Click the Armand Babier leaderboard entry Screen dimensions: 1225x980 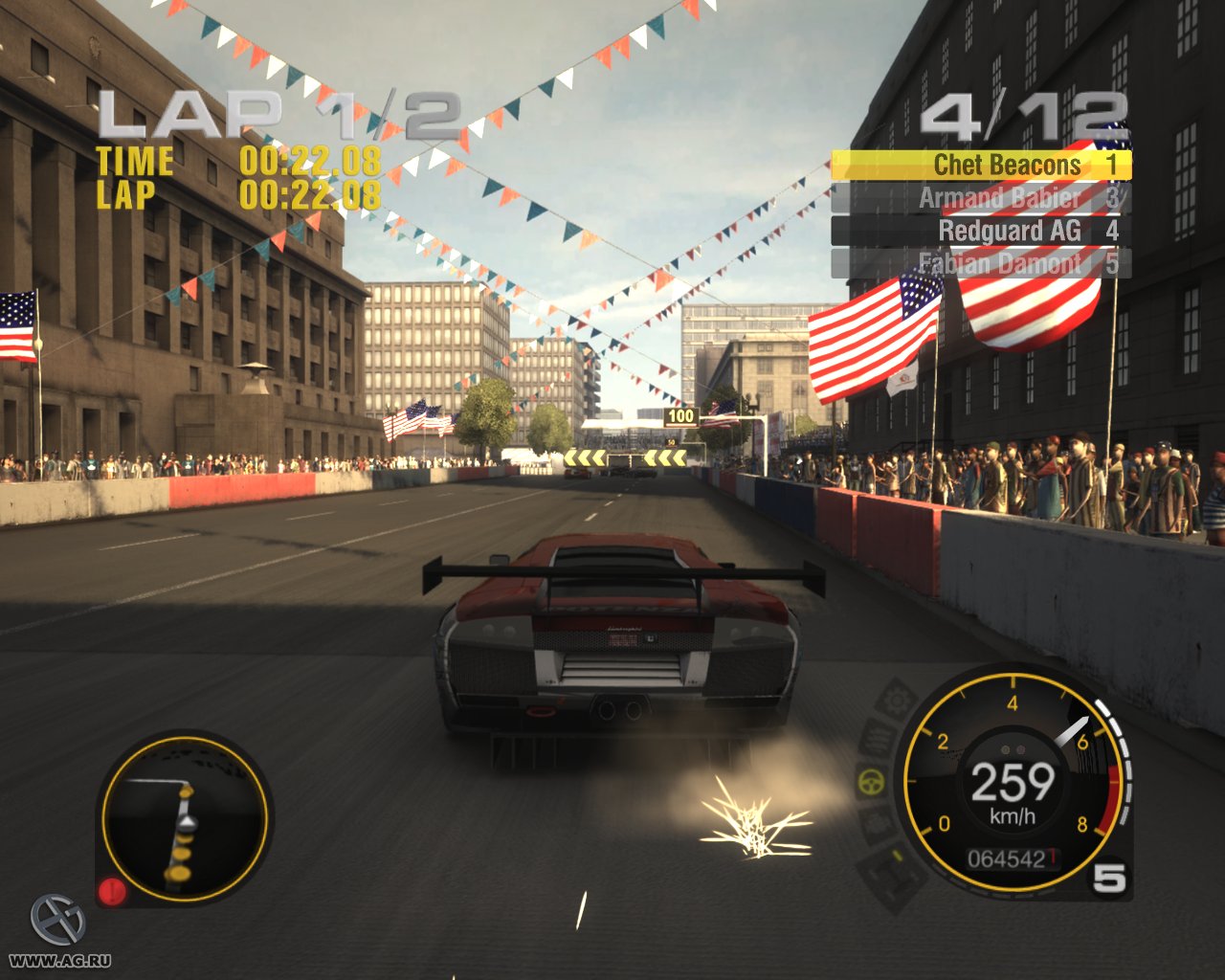tap(999, 198)
